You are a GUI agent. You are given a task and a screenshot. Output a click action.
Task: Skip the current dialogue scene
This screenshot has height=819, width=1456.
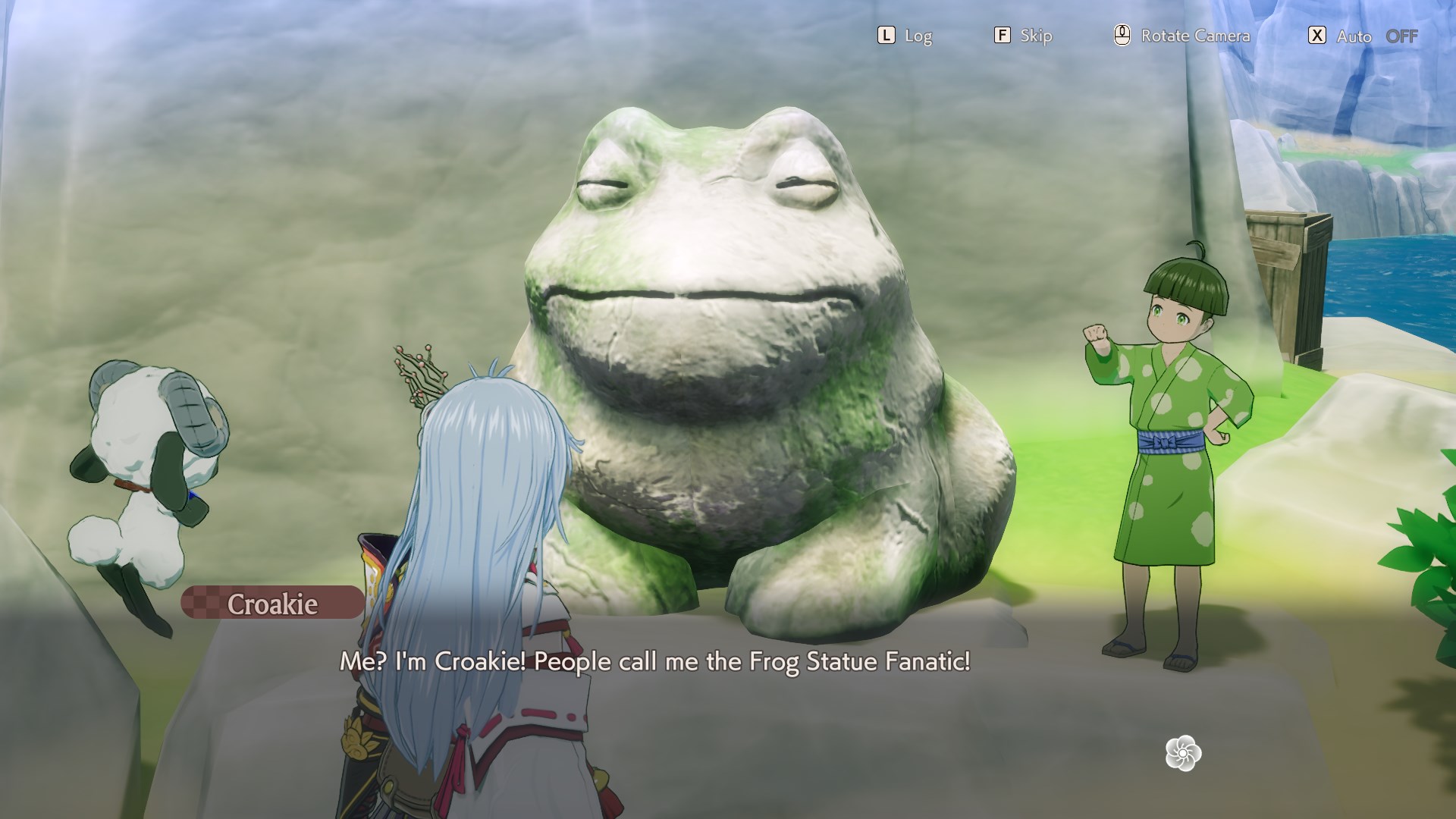click(1023, 36)
